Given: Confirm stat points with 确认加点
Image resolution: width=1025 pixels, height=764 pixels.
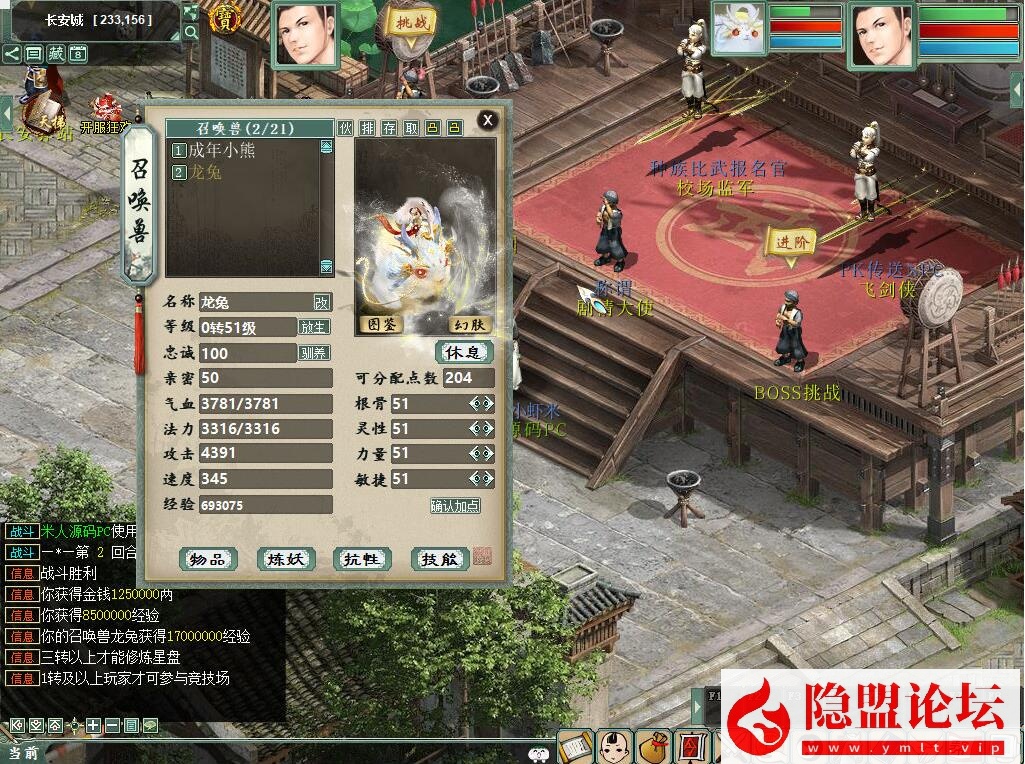Looking at the screenshot, I should pyautogui.click(x=455, y=506).
